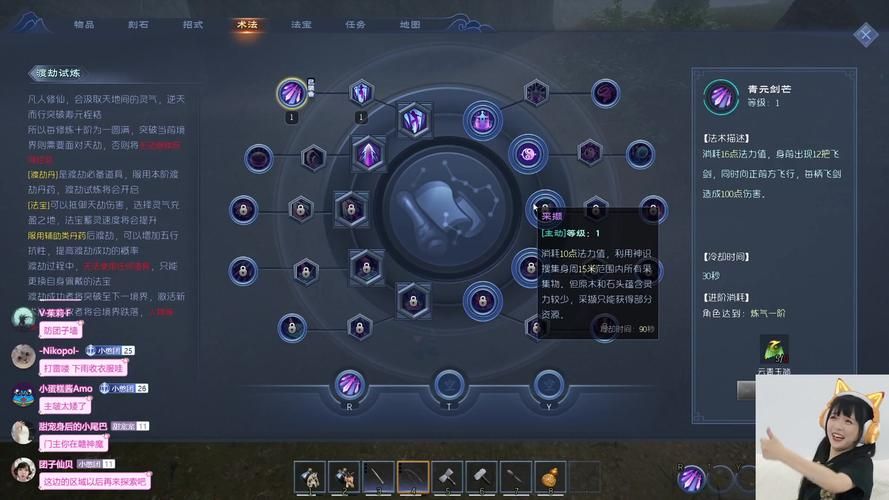Switch to the 法宝 tab
This screenshot has height=500, width=889.
(301, 24)
